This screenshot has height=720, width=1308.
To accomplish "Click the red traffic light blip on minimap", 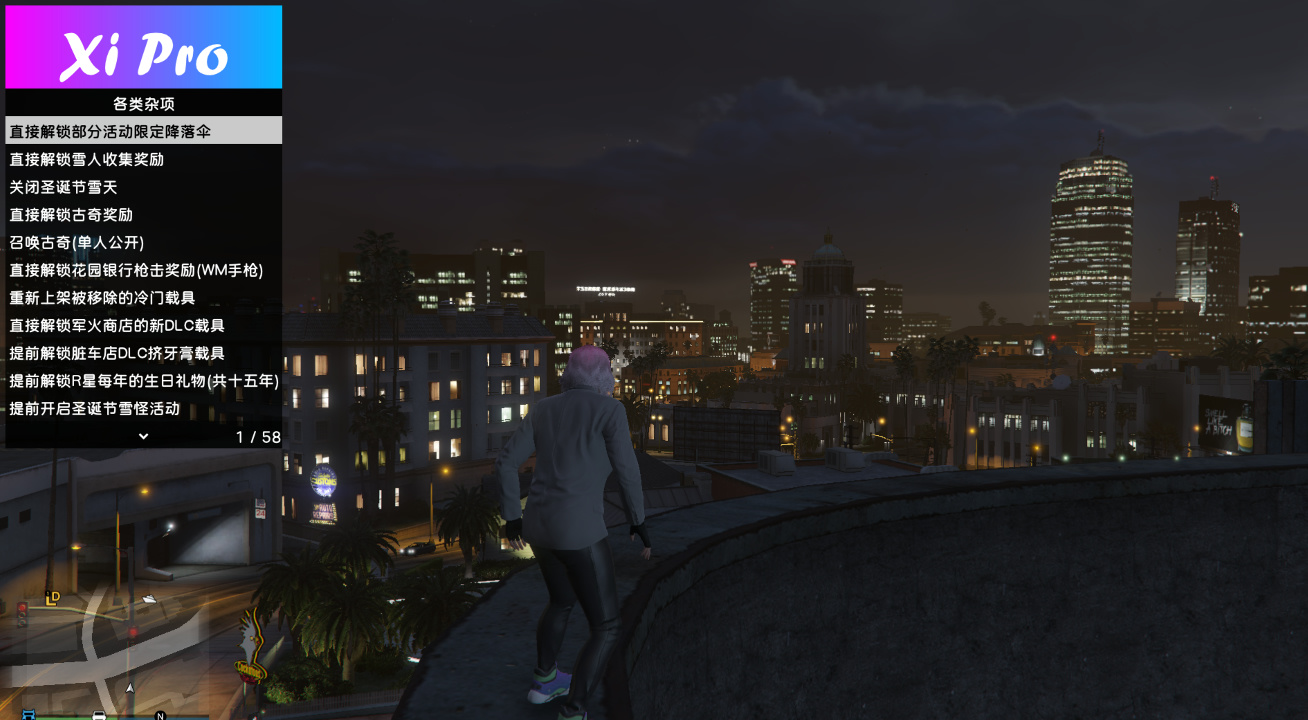I will pyautogui.click(x=133, y=633).
